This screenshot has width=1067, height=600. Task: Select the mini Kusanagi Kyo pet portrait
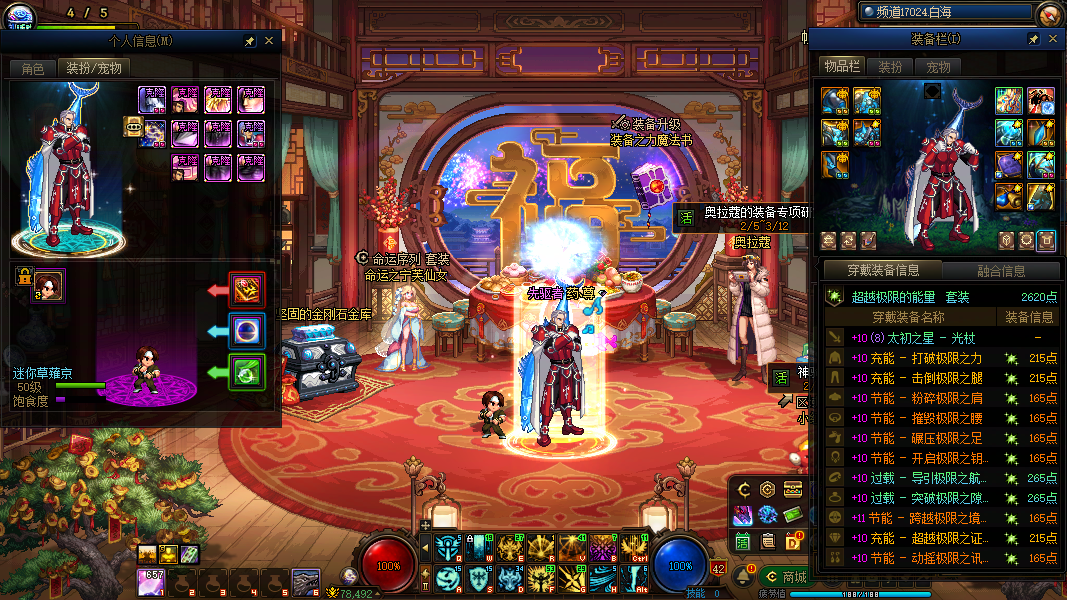coord(50,285)
